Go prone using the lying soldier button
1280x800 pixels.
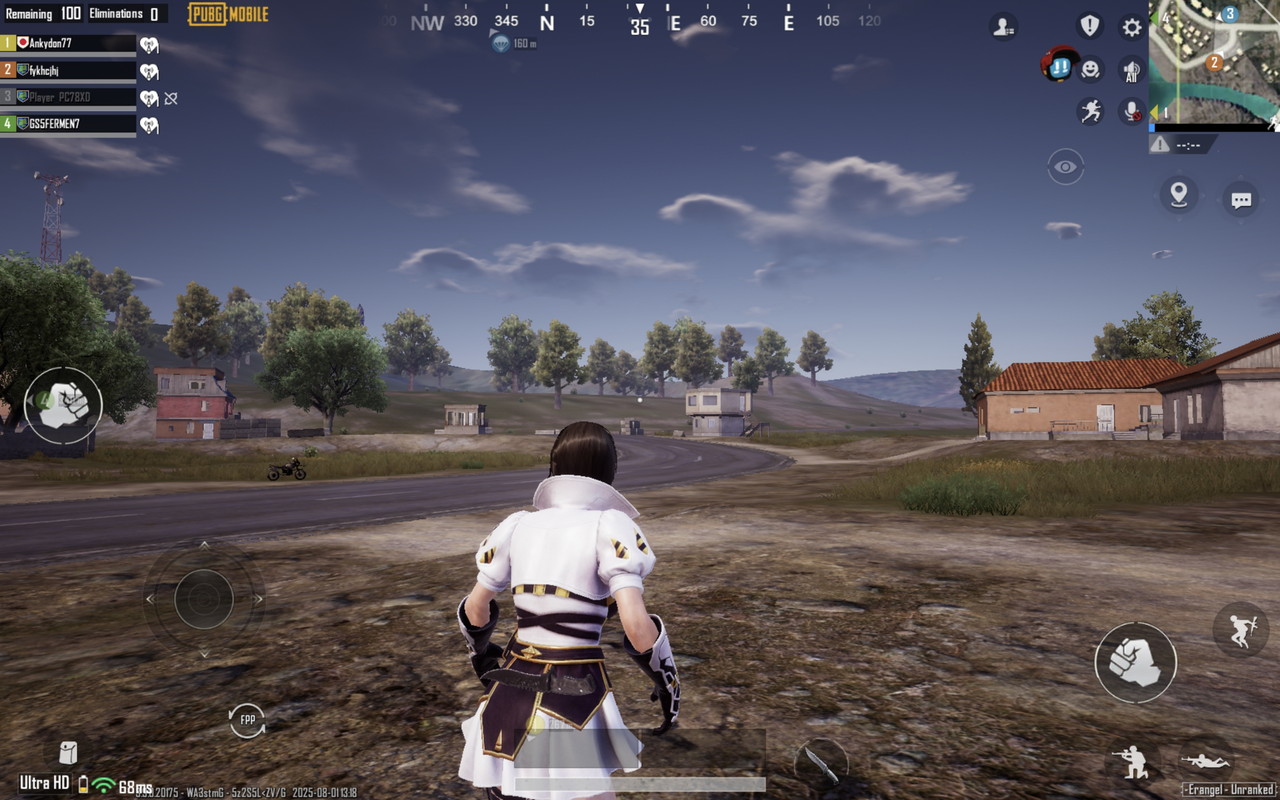pyautogui.click(x=1204, y=759)
